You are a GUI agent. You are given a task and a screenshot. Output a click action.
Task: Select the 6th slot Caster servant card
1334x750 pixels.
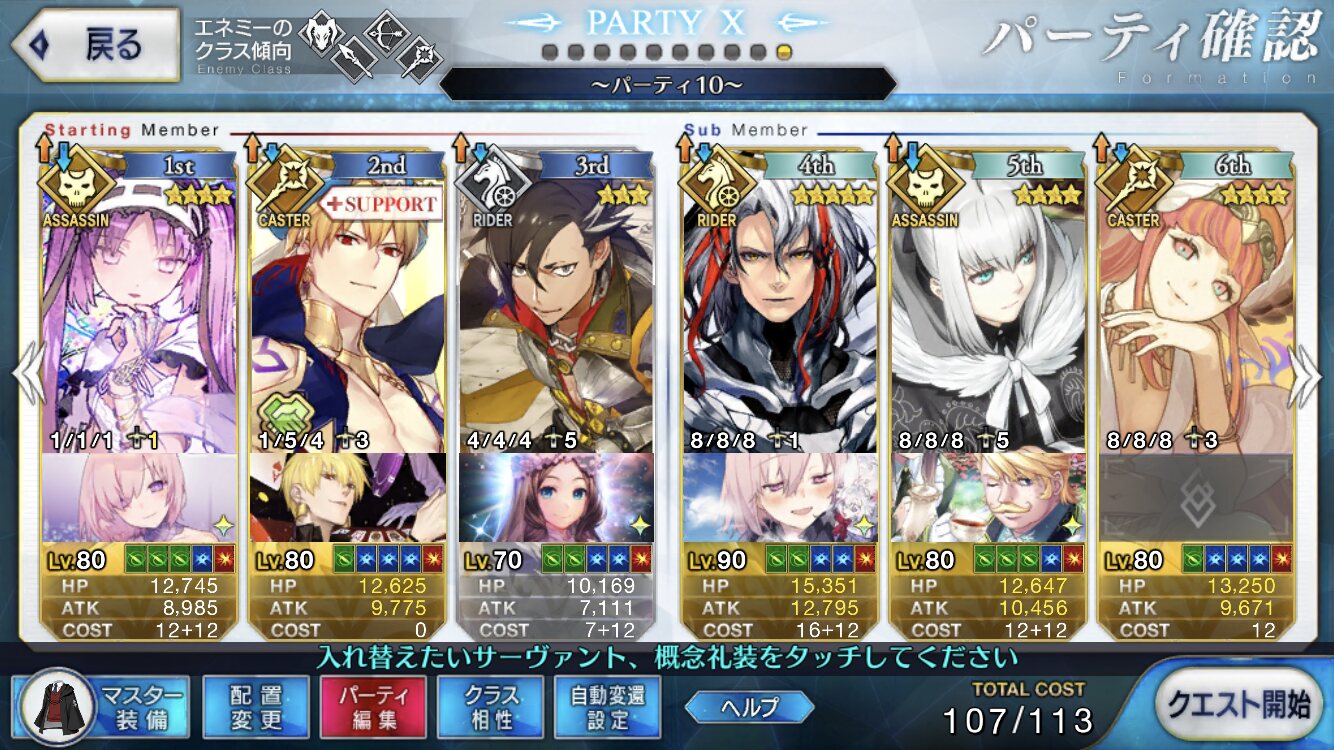[1196, 310]
